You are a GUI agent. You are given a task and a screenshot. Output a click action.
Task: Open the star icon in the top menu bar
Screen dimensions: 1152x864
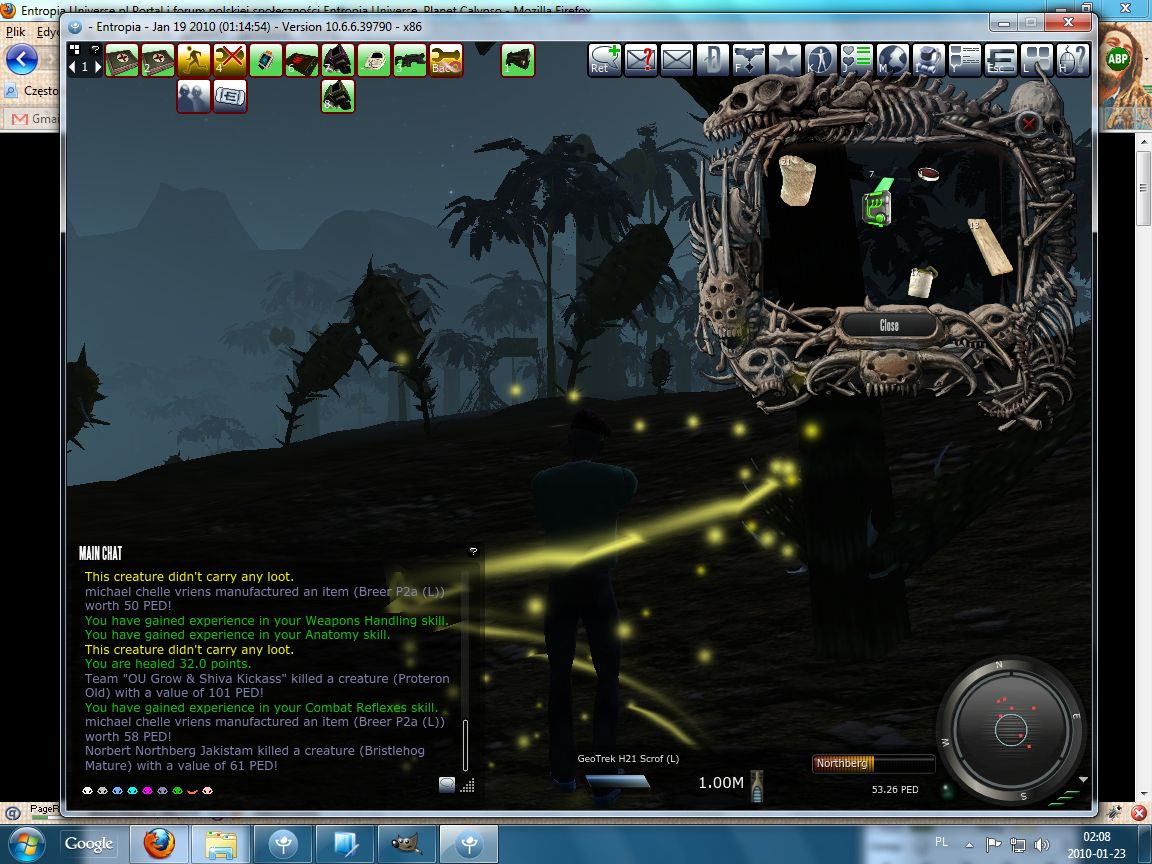(x=784, y=61)
